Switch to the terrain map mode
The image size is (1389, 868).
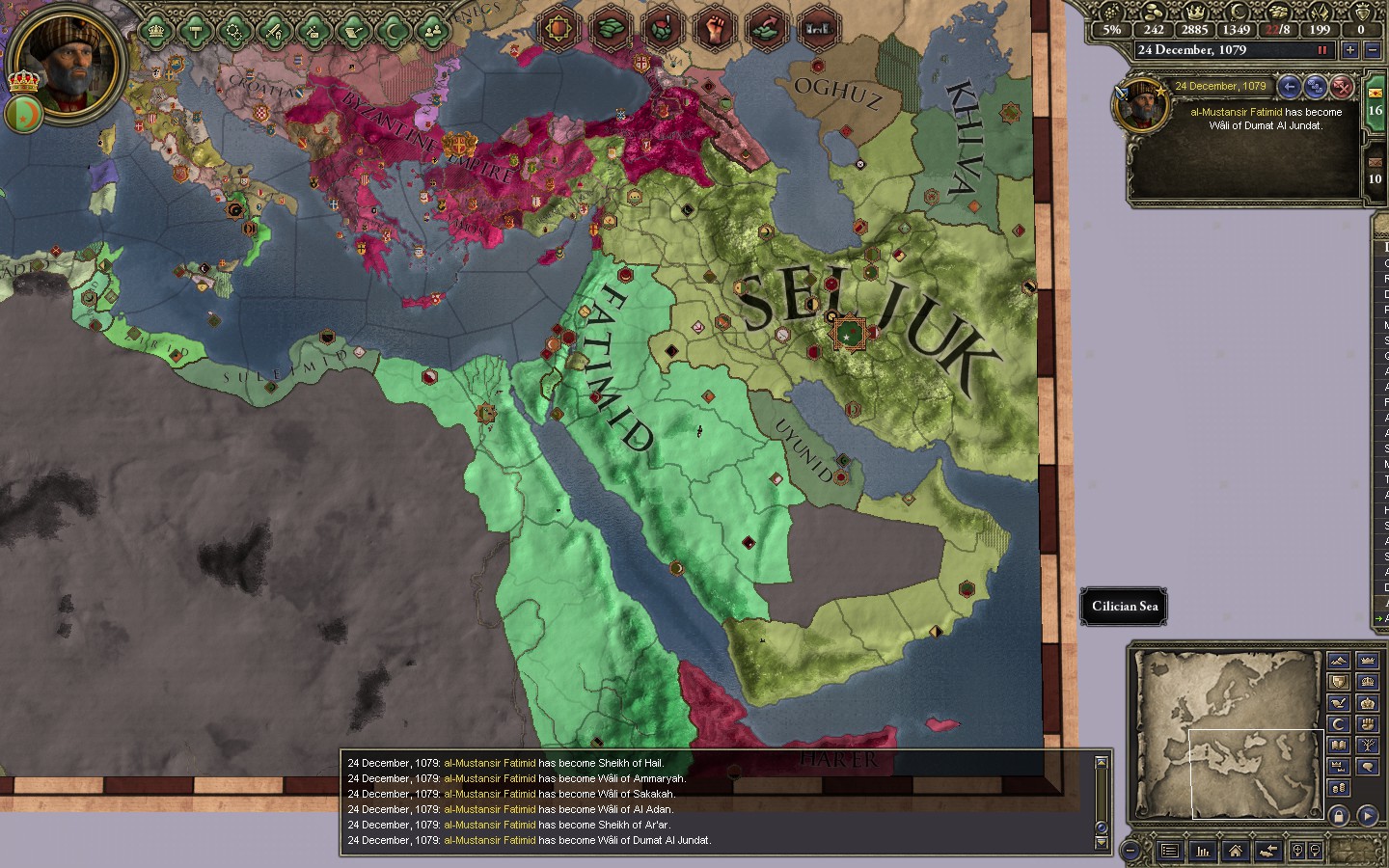(x=1338, y=661)
